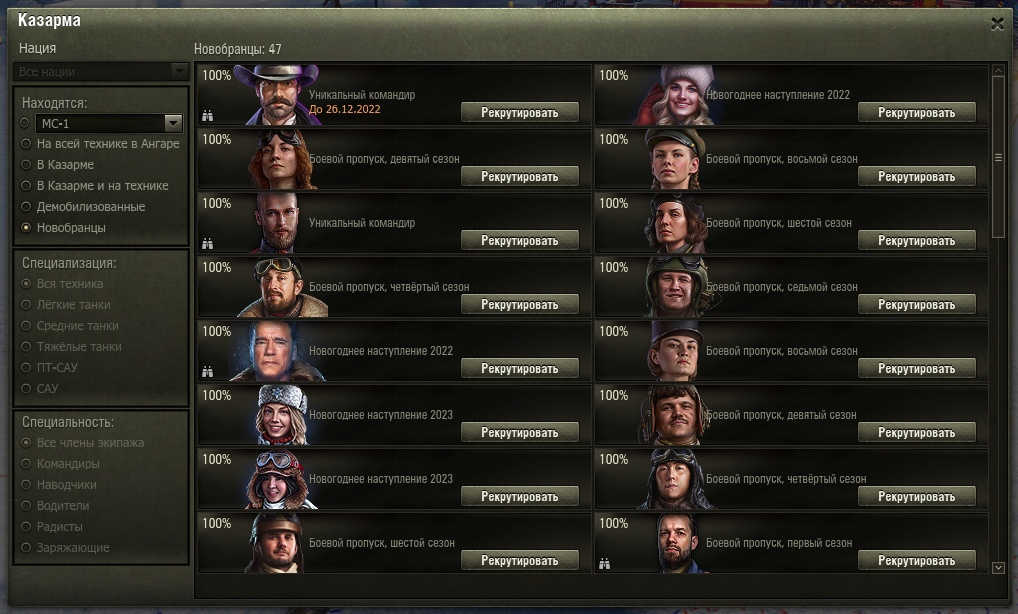
Task: Recruit the goggles-wearing man from четвёртый сезон
Action: (520, 305)
